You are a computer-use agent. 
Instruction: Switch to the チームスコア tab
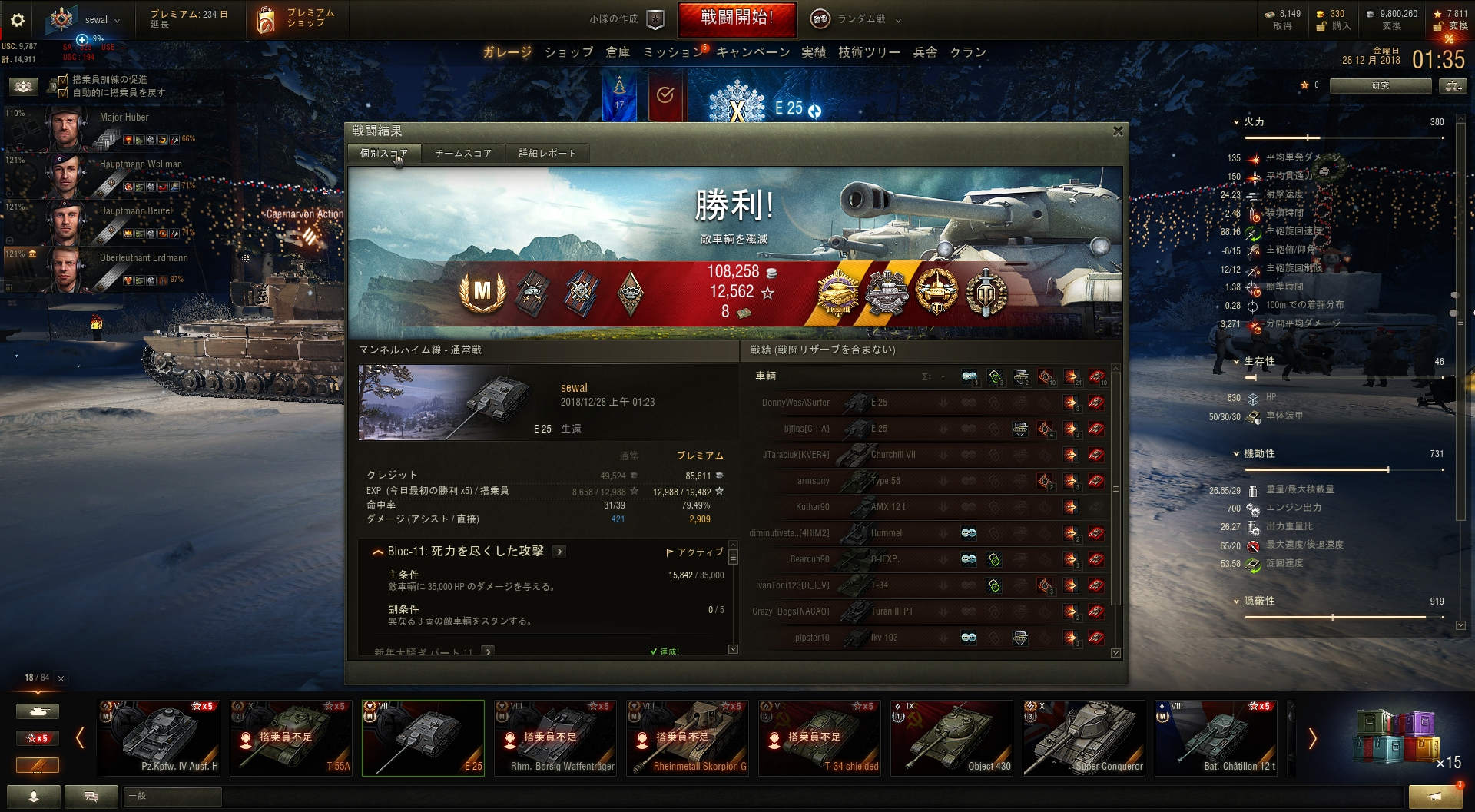coord(462,153)
